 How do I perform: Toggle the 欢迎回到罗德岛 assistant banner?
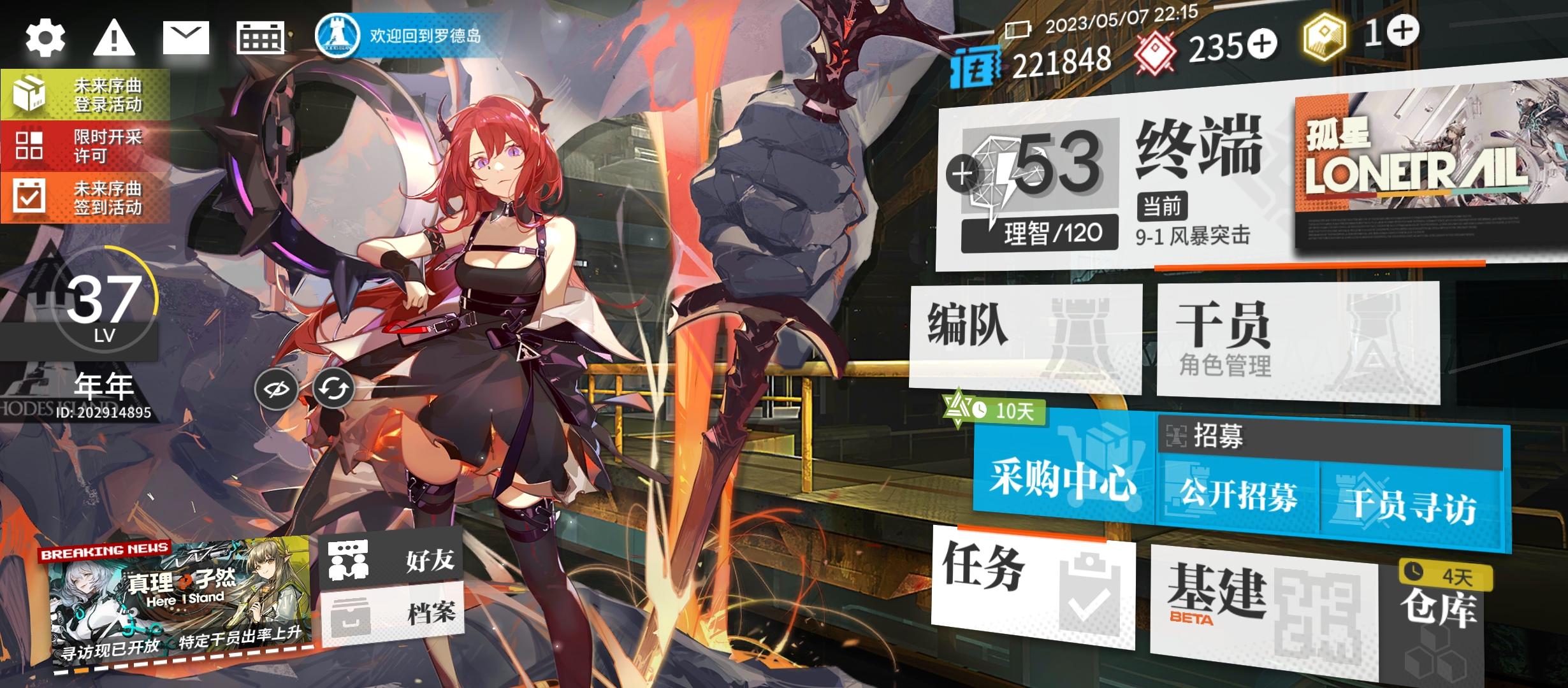tap(408, 36)
